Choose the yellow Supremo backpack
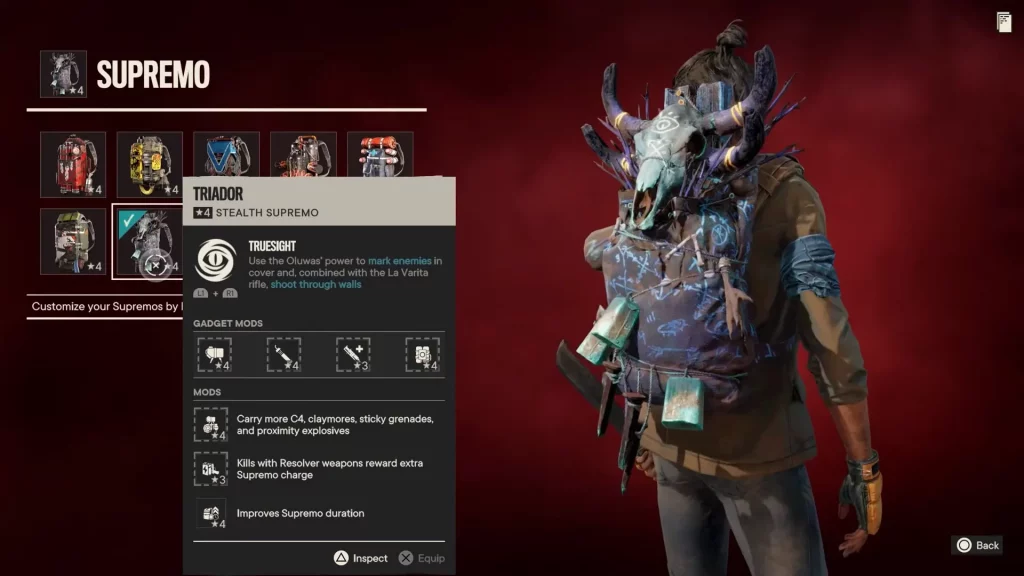 click(150, 164)
